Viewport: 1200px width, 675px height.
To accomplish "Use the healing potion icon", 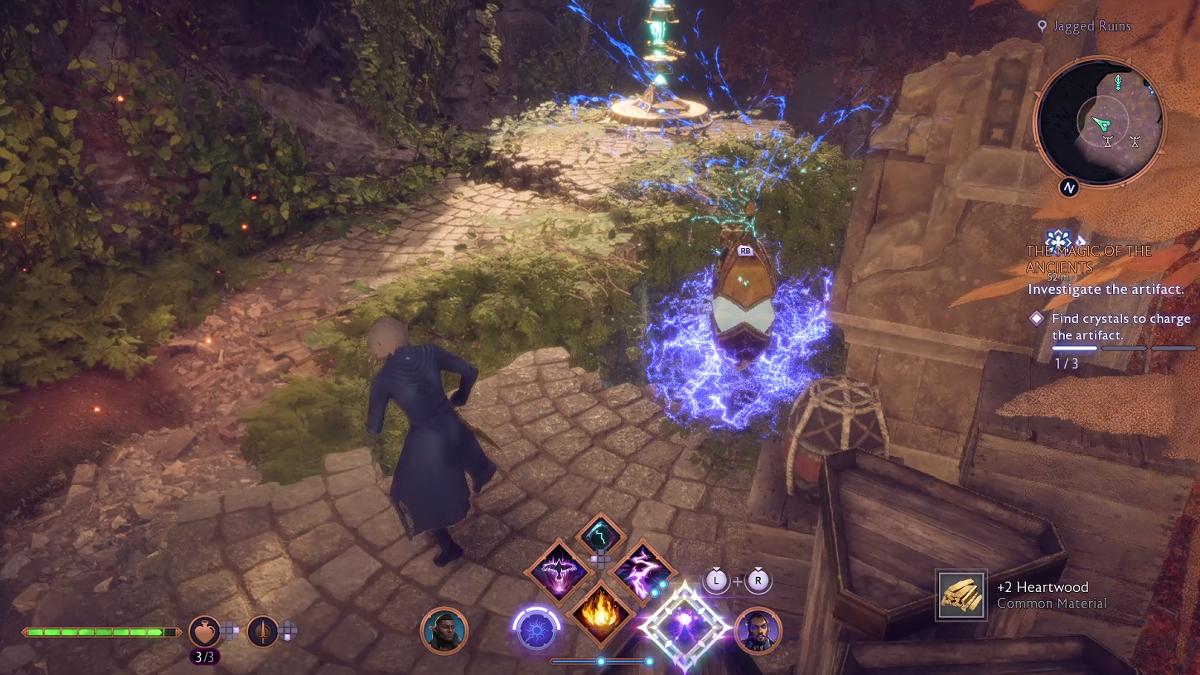I will coord(204,630).
